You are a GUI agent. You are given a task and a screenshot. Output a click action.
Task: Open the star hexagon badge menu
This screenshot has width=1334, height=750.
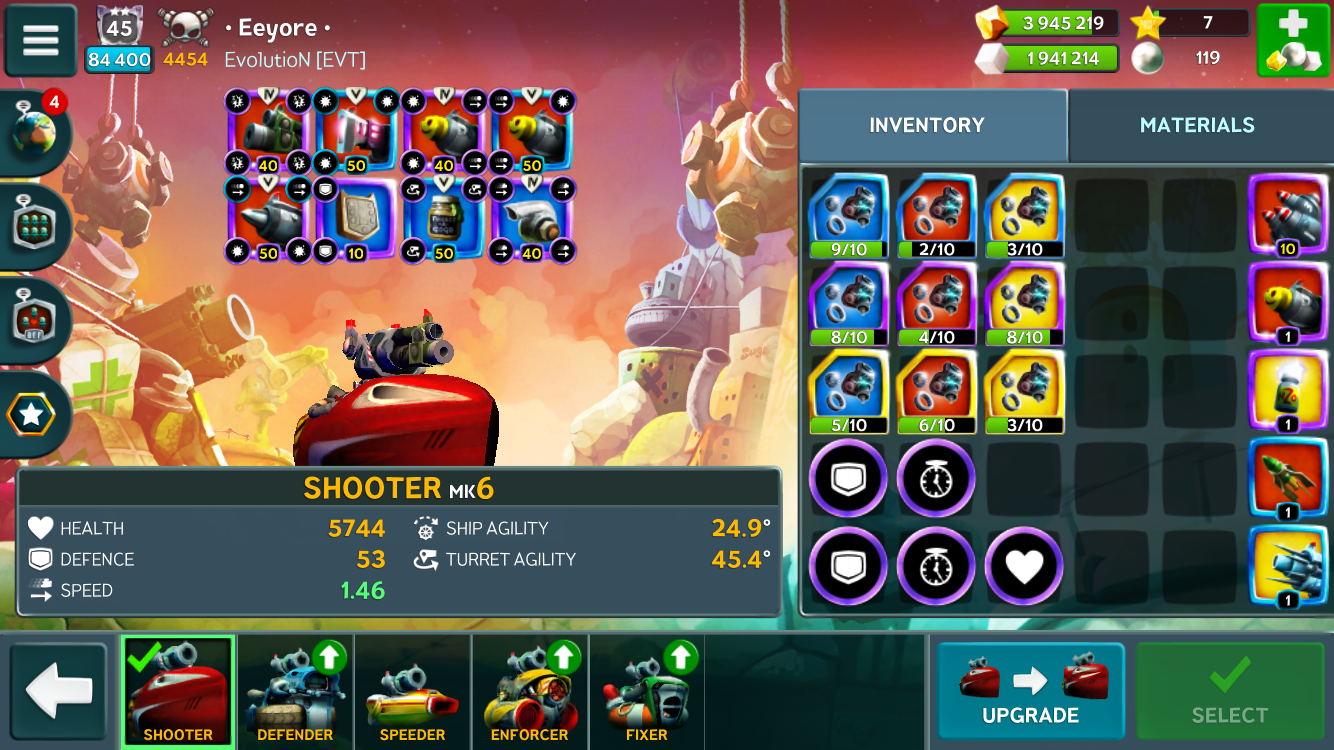click(32, 414)
